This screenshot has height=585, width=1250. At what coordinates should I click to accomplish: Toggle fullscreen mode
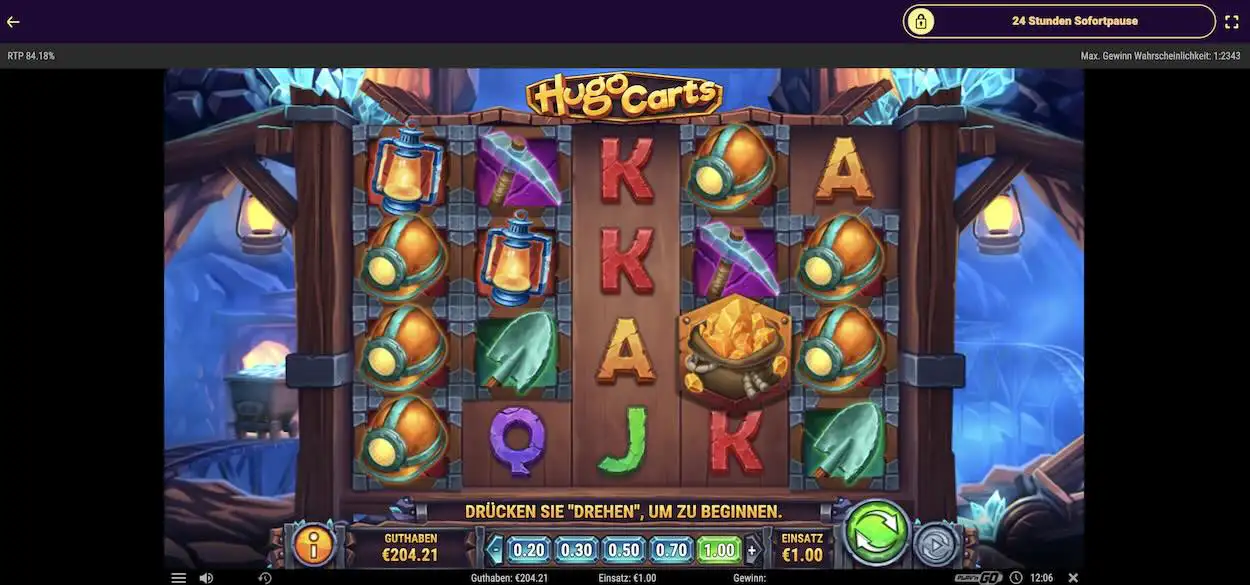(x=1232, y=21)
